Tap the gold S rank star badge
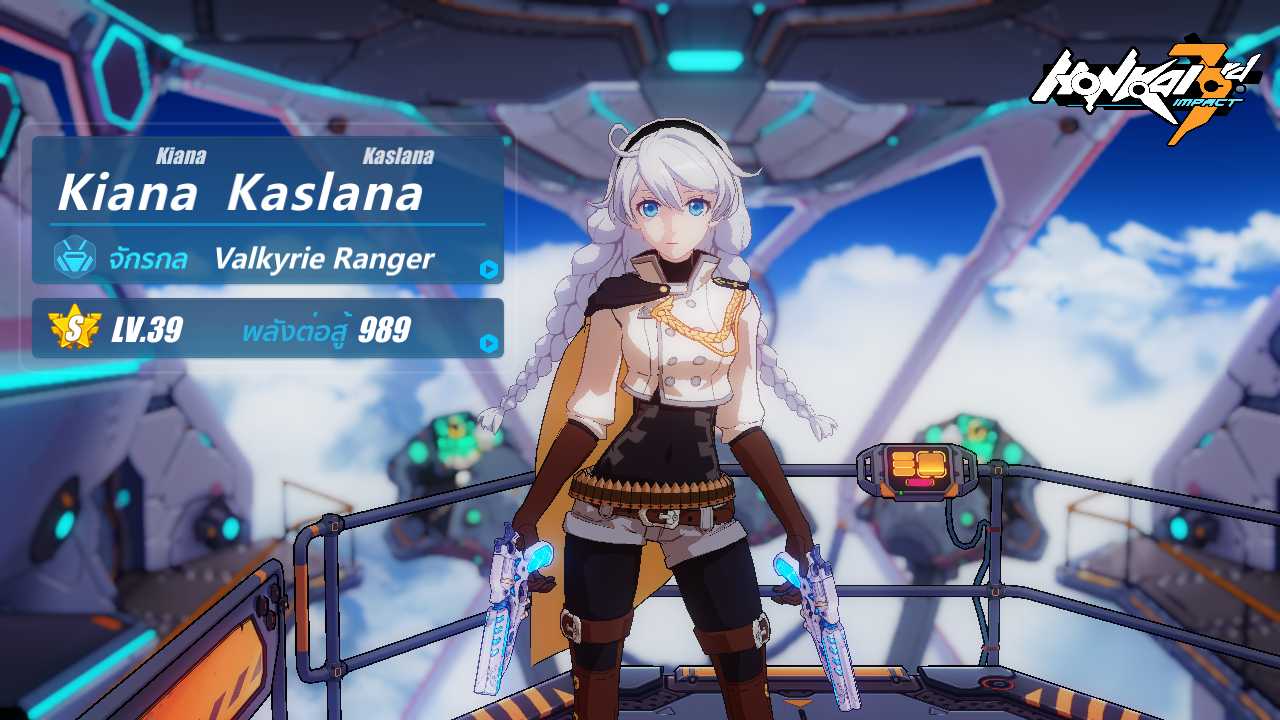Viewport: 1280px width, 720px height. coord(74,328)
